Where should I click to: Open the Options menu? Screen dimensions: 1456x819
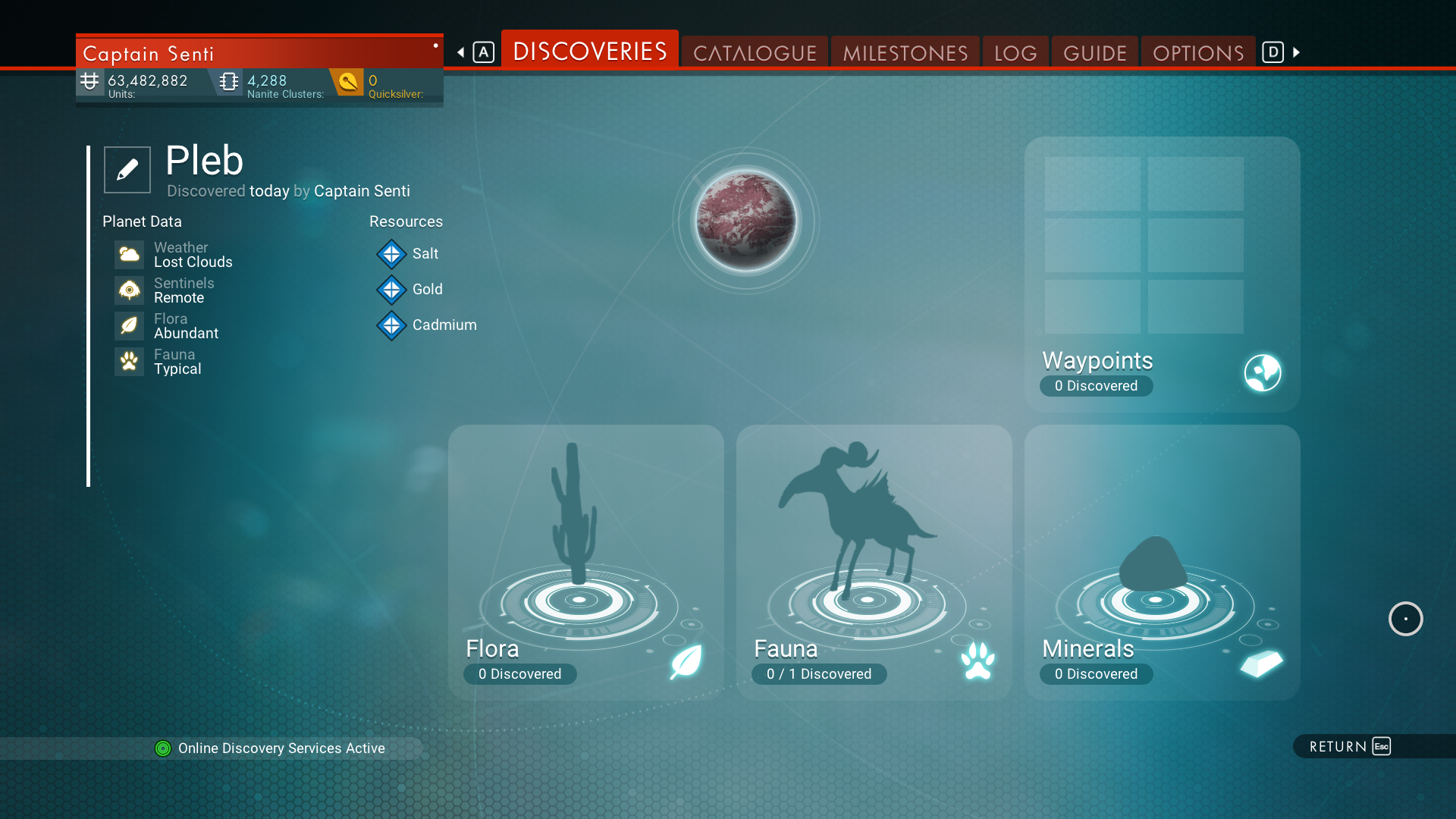click(x=1197, y=52)
